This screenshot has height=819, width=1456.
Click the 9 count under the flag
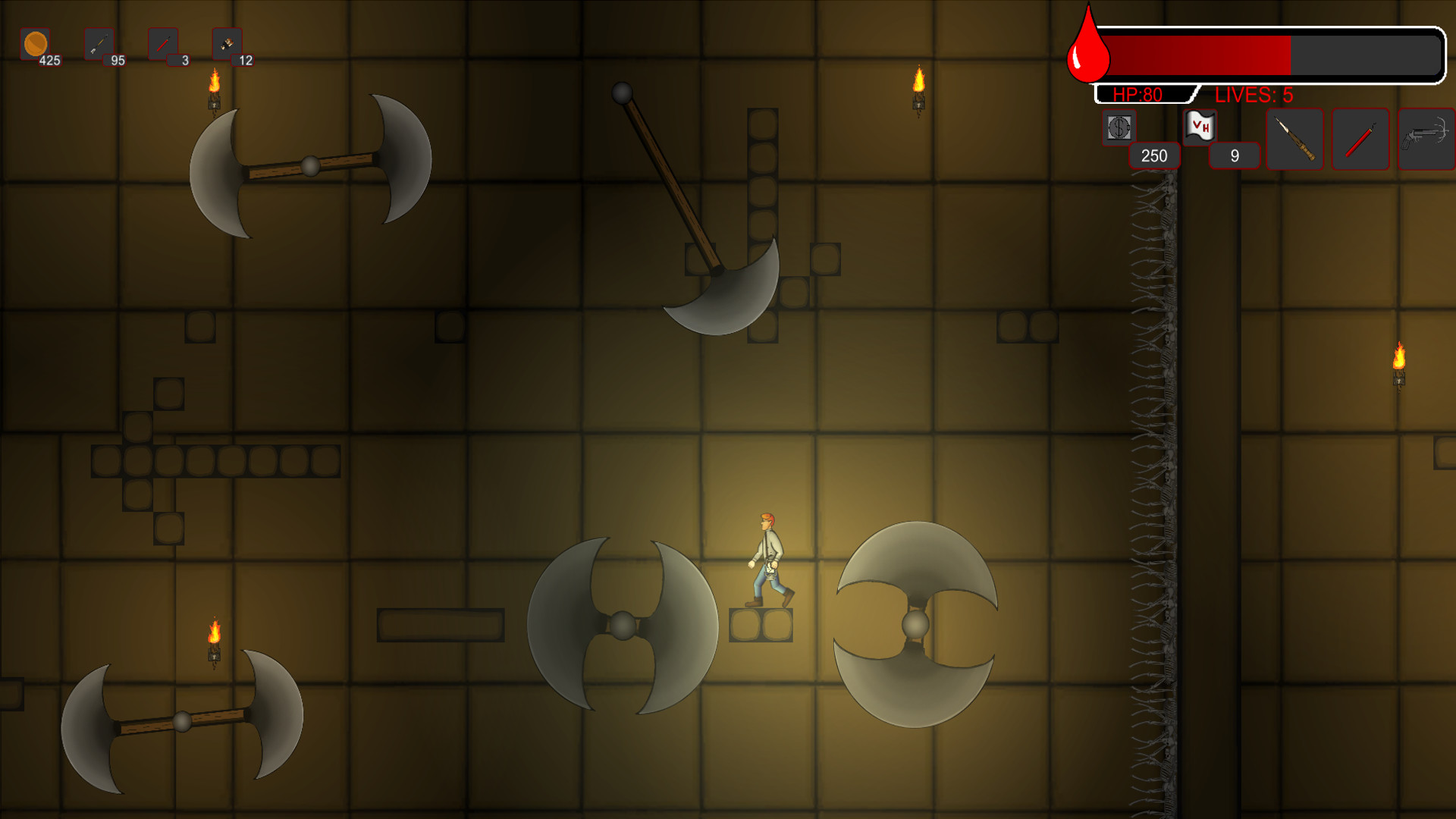click(1235, 155)
